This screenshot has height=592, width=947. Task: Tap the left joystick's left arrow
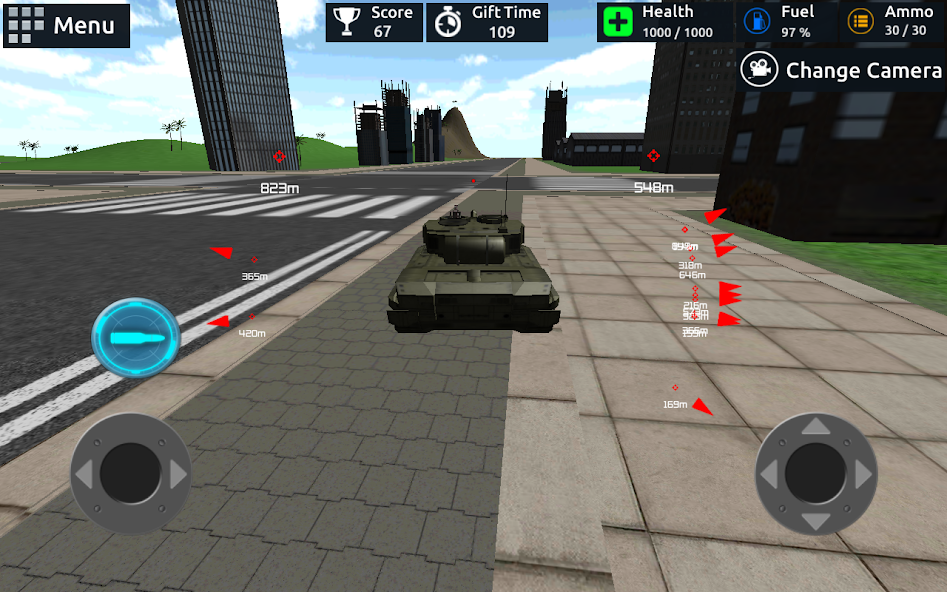[x=84, y=474]
